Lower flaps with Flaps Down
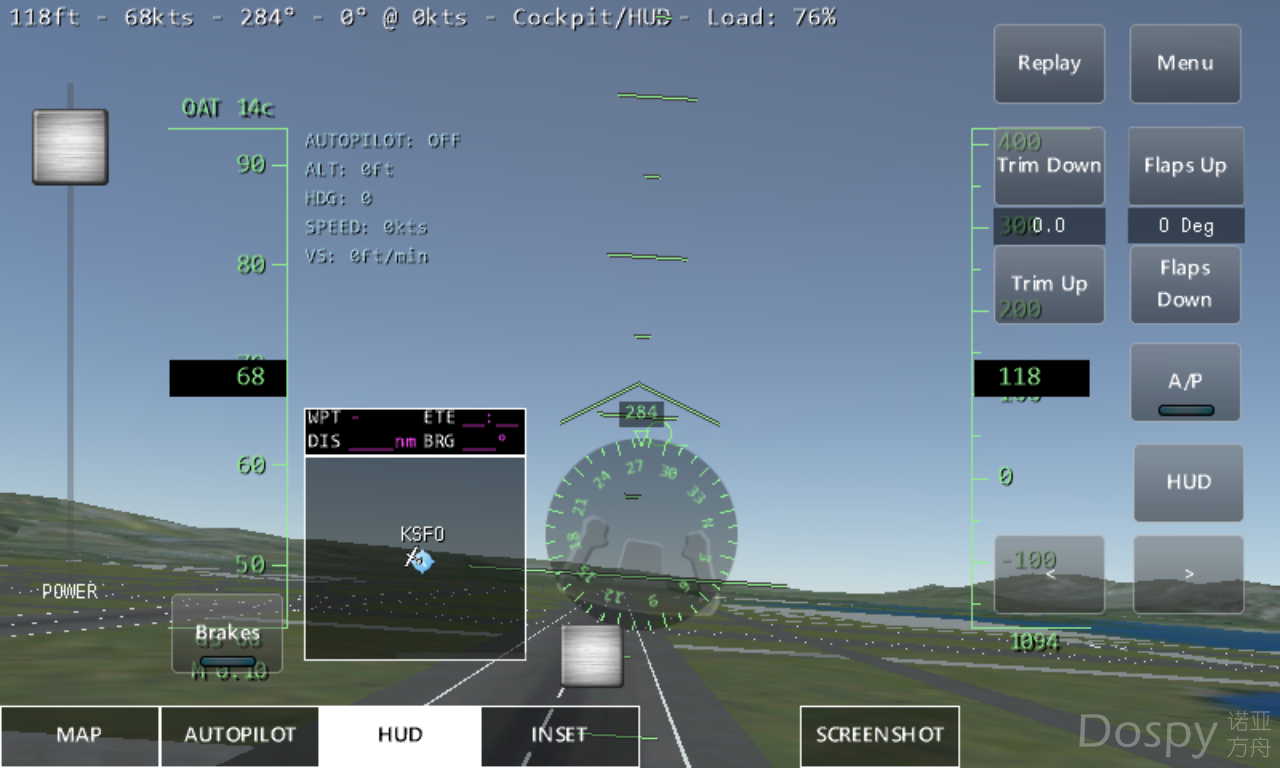The image size is (1280, 768). click(1185, 284)
